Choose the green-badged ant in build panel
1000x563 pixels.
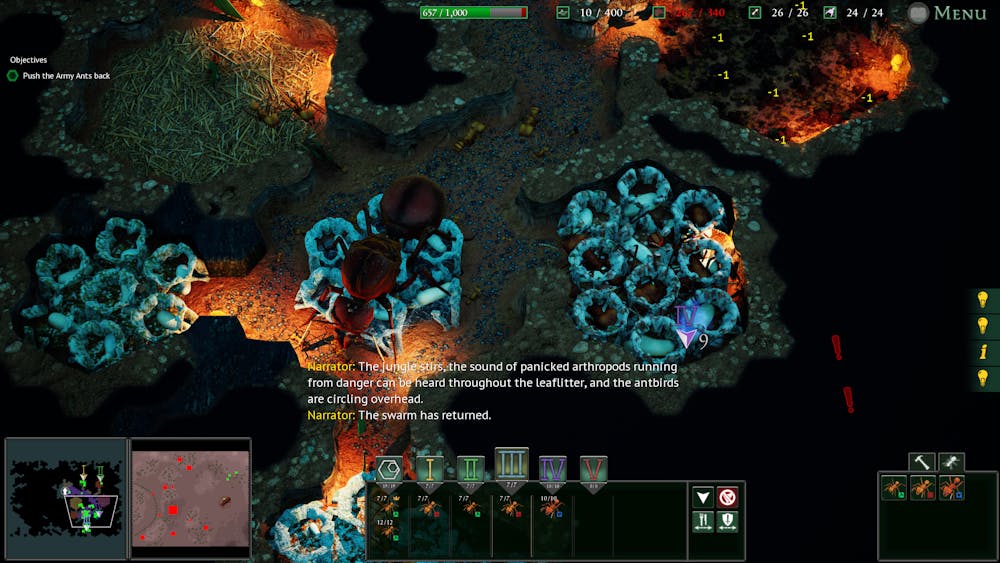coord(894,488)
